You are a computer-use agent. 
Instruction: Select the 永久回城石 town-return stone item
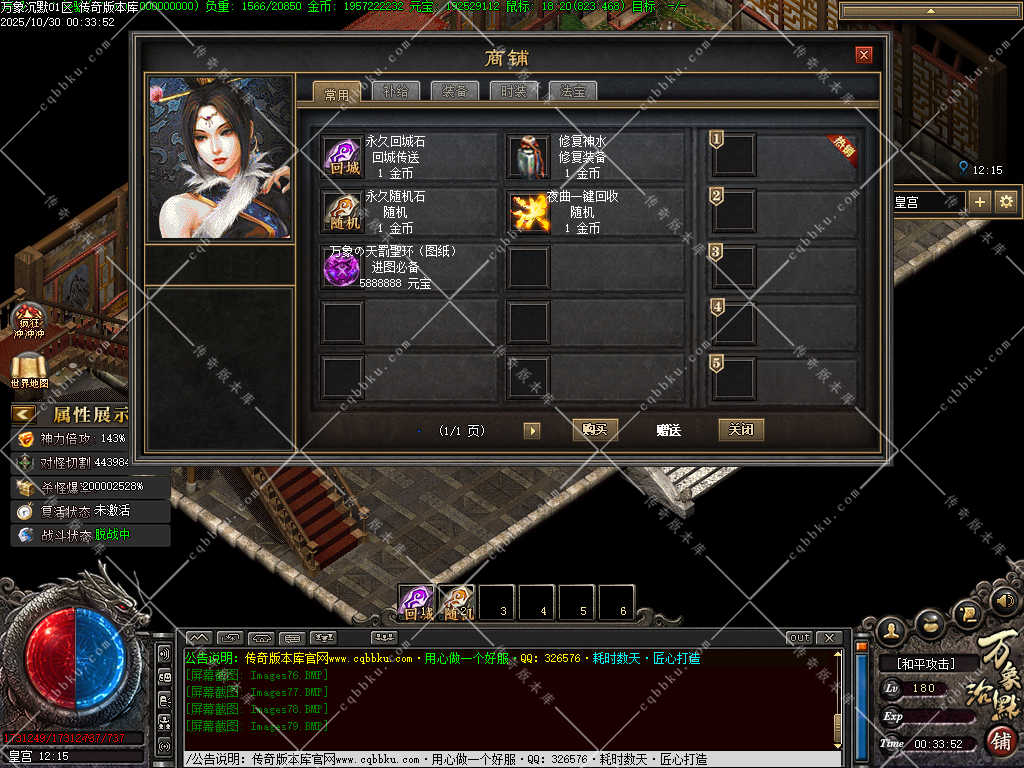point(342,157)
